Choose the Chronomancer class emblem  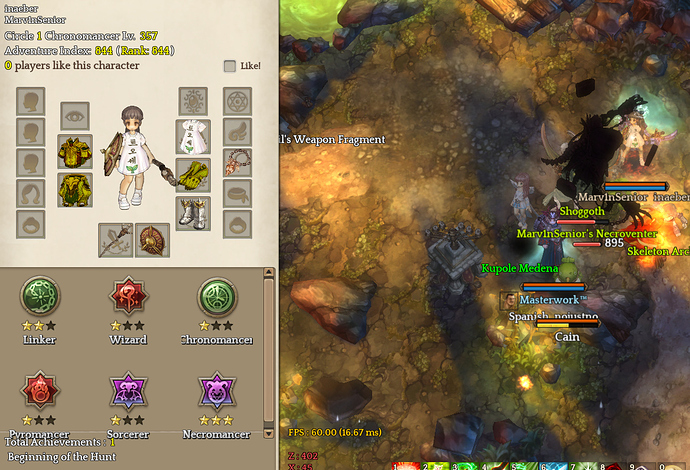tap(216, 297)
